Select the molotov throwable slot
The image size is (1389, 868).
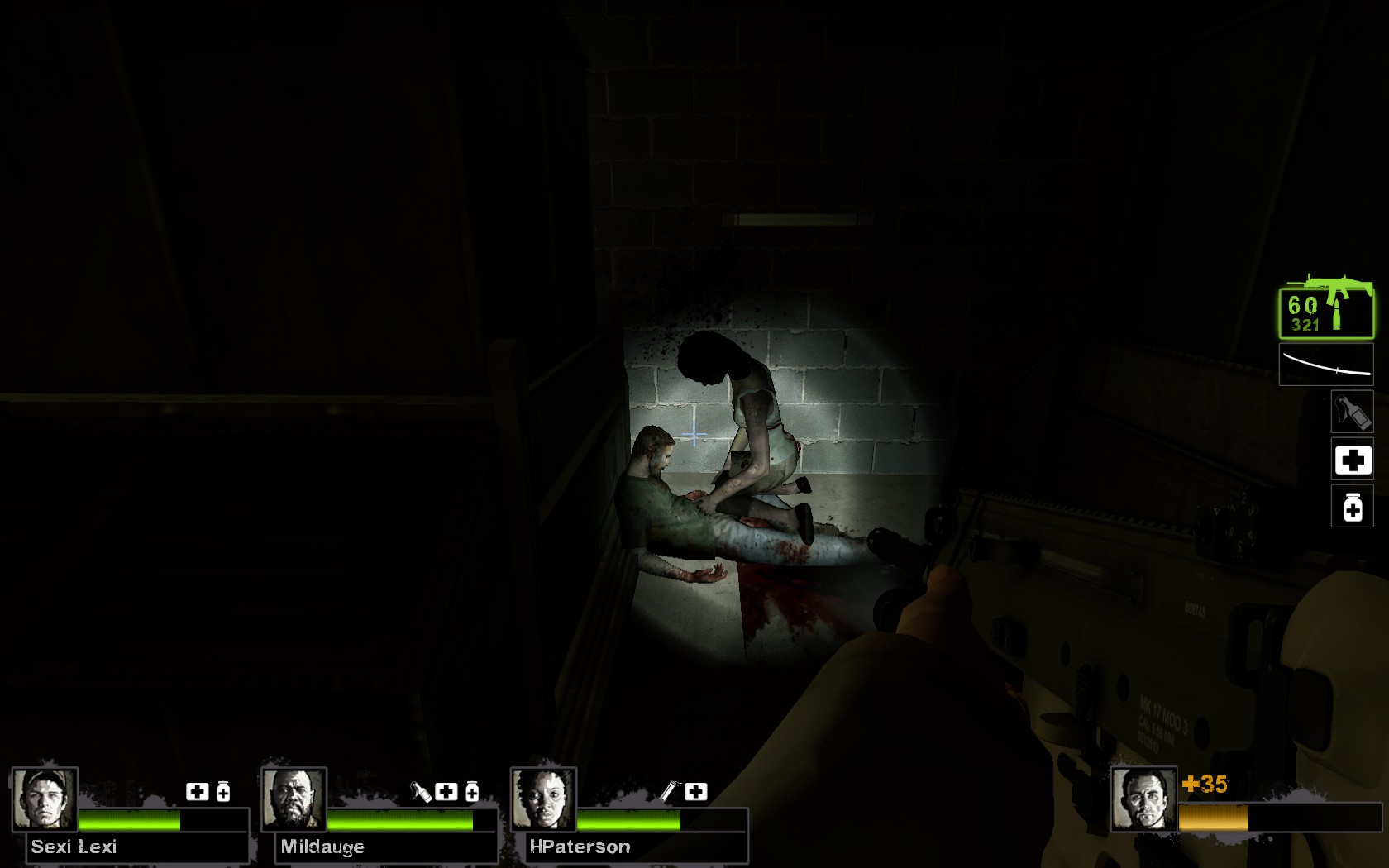coord(1352,412)
